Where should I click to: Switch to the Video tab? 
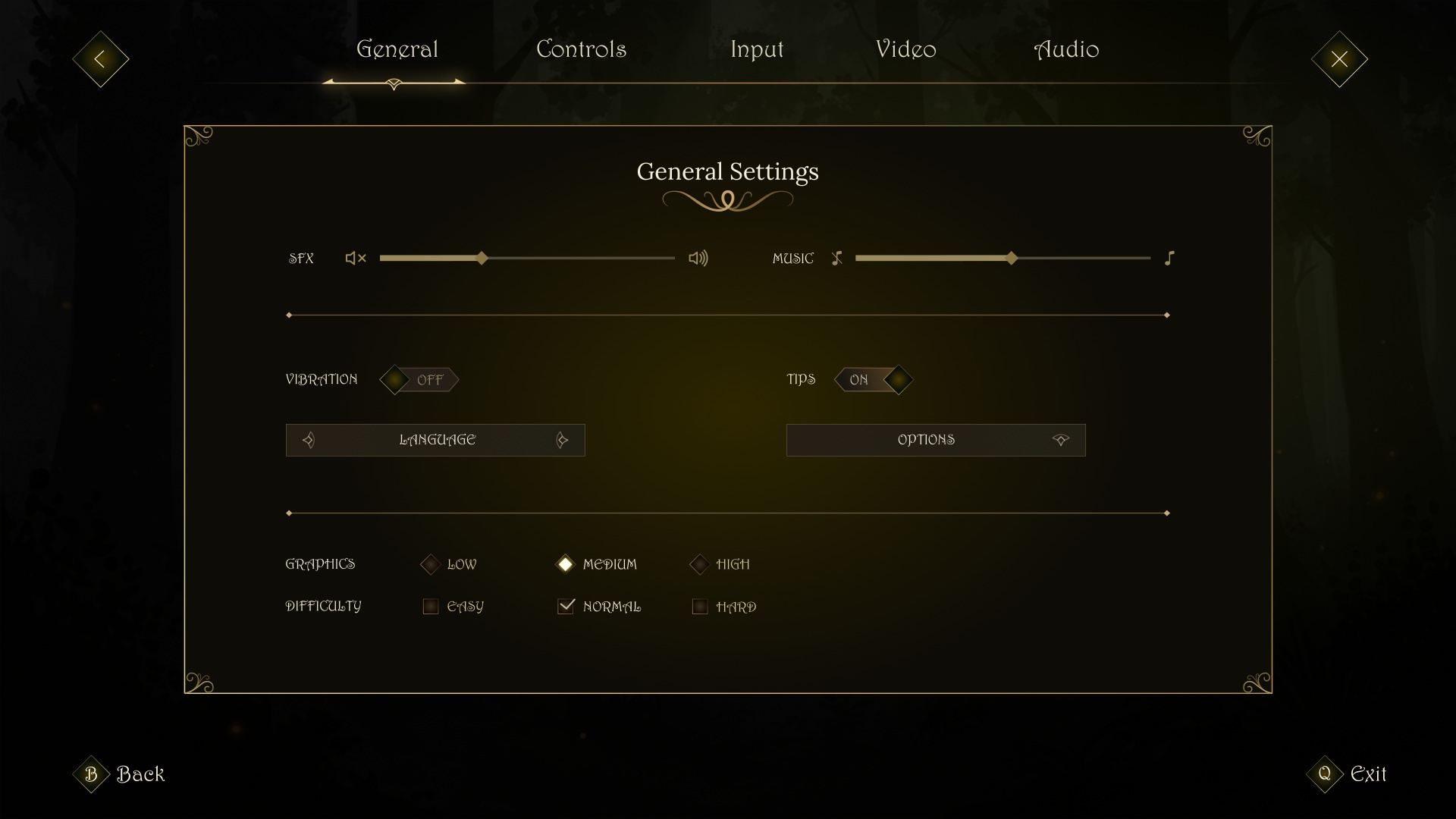pyautogui.click(x=905, y=49)
